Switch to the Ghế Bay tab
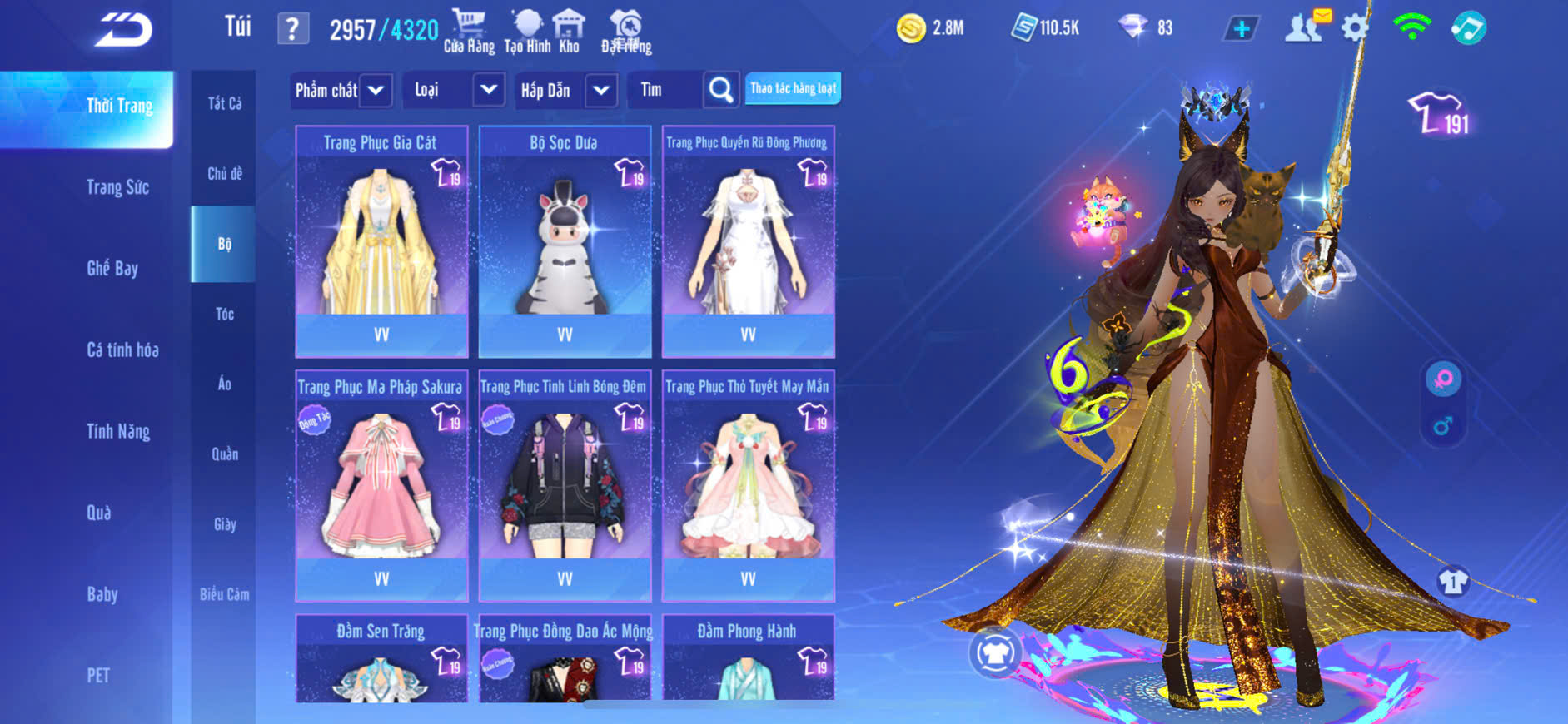 (x=112, y=268)
